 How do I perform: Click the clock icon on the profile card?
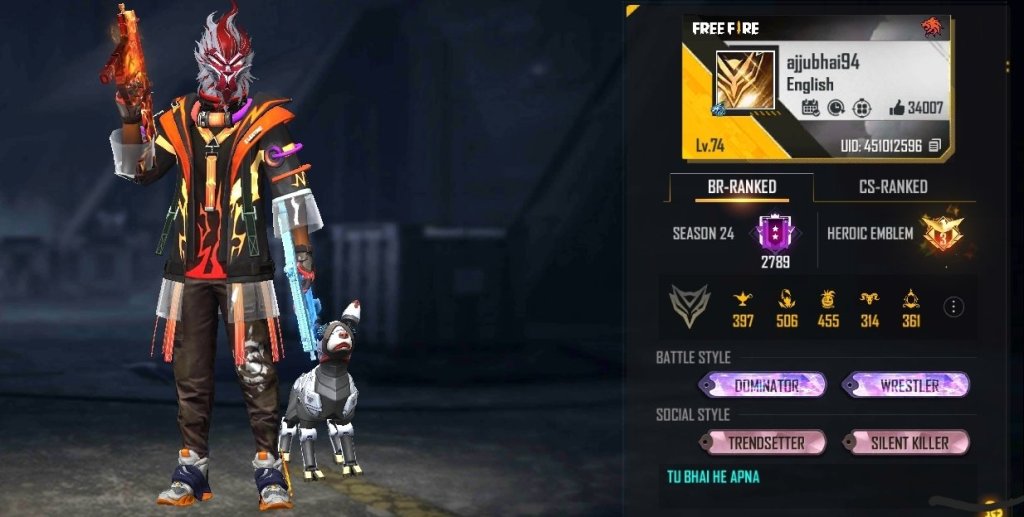(836, 108)
